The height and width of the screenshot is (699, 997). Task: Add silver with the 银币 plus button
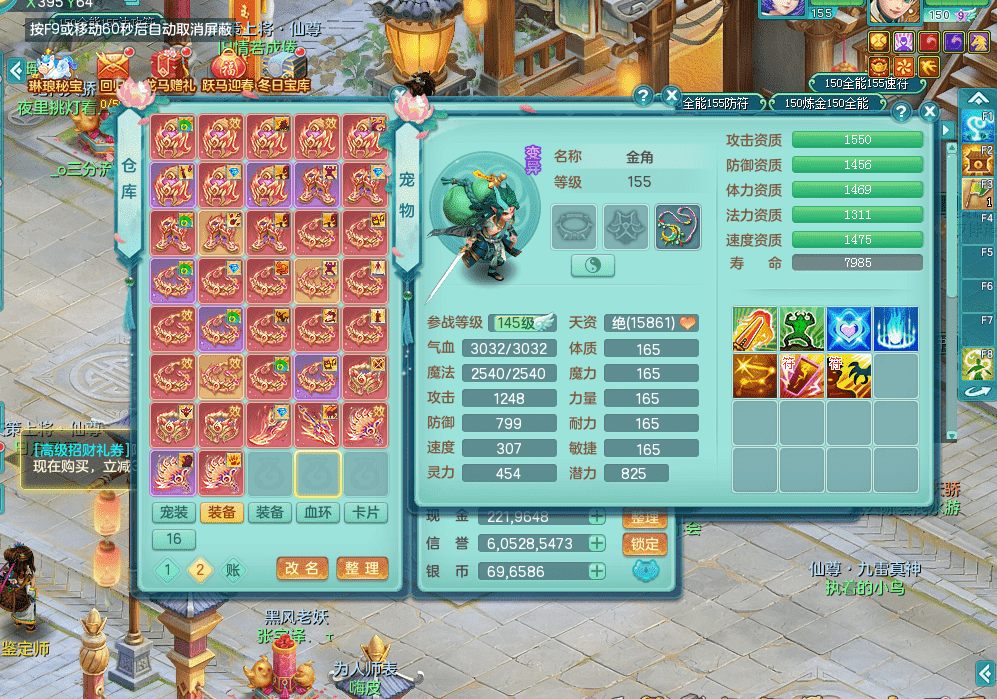point(597,572)
